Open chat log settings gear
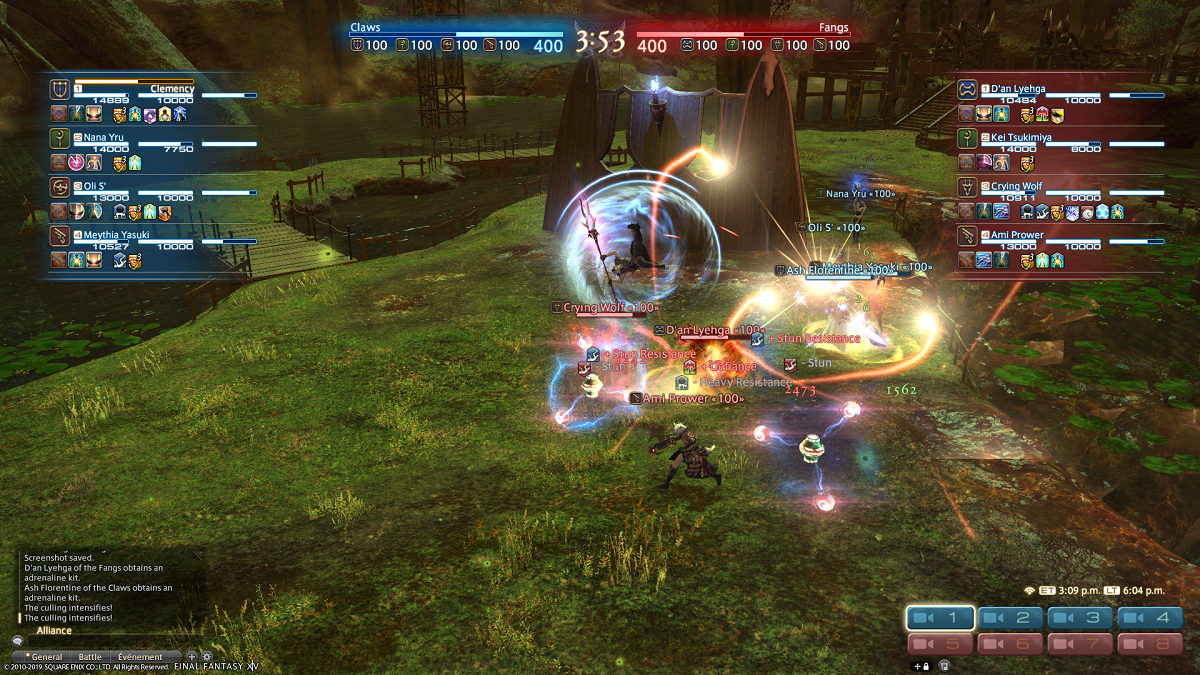The image size is (1200, 675). [x=207, y=657]
